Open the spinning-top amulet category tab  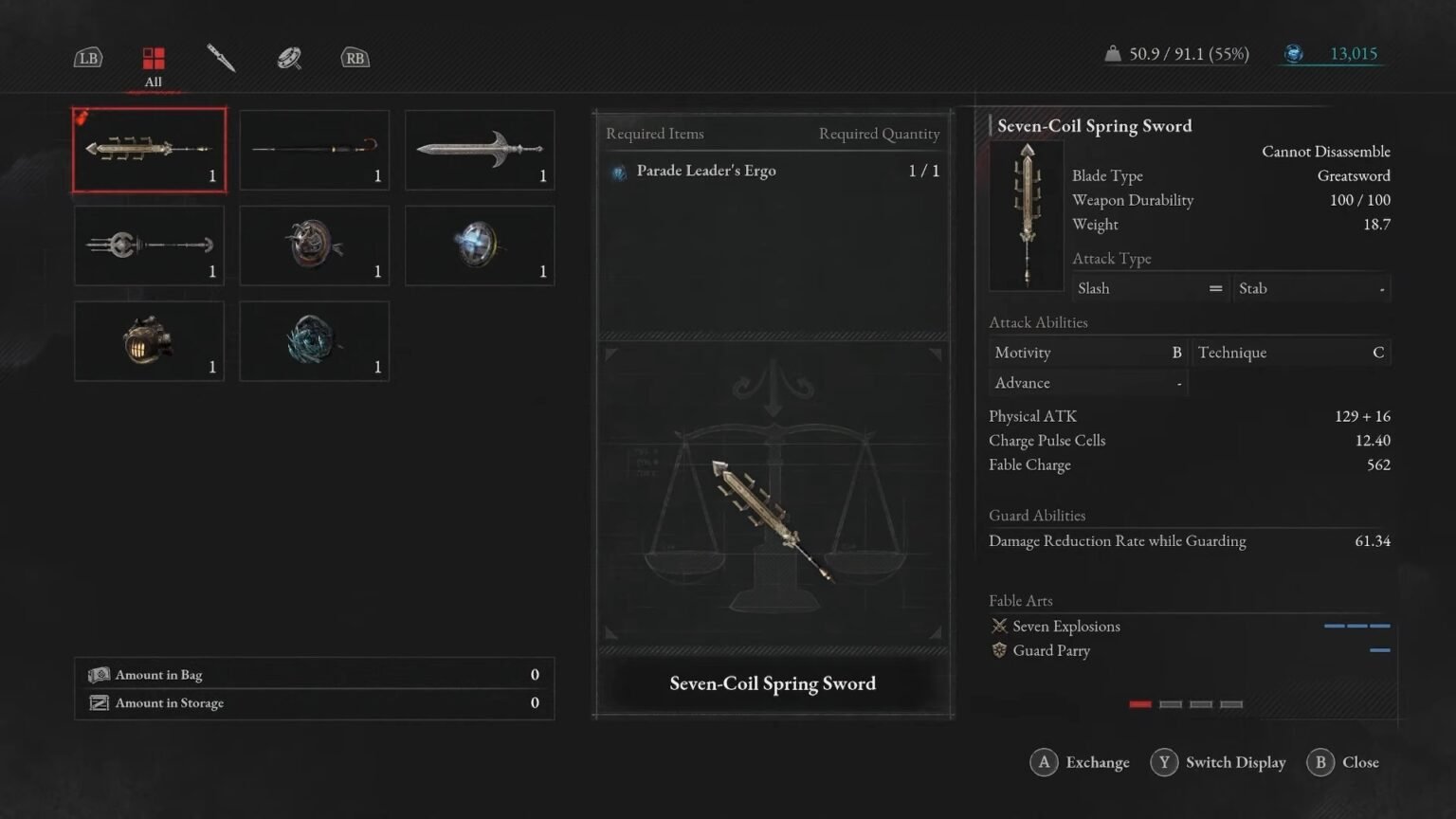[x=287, y=59]
